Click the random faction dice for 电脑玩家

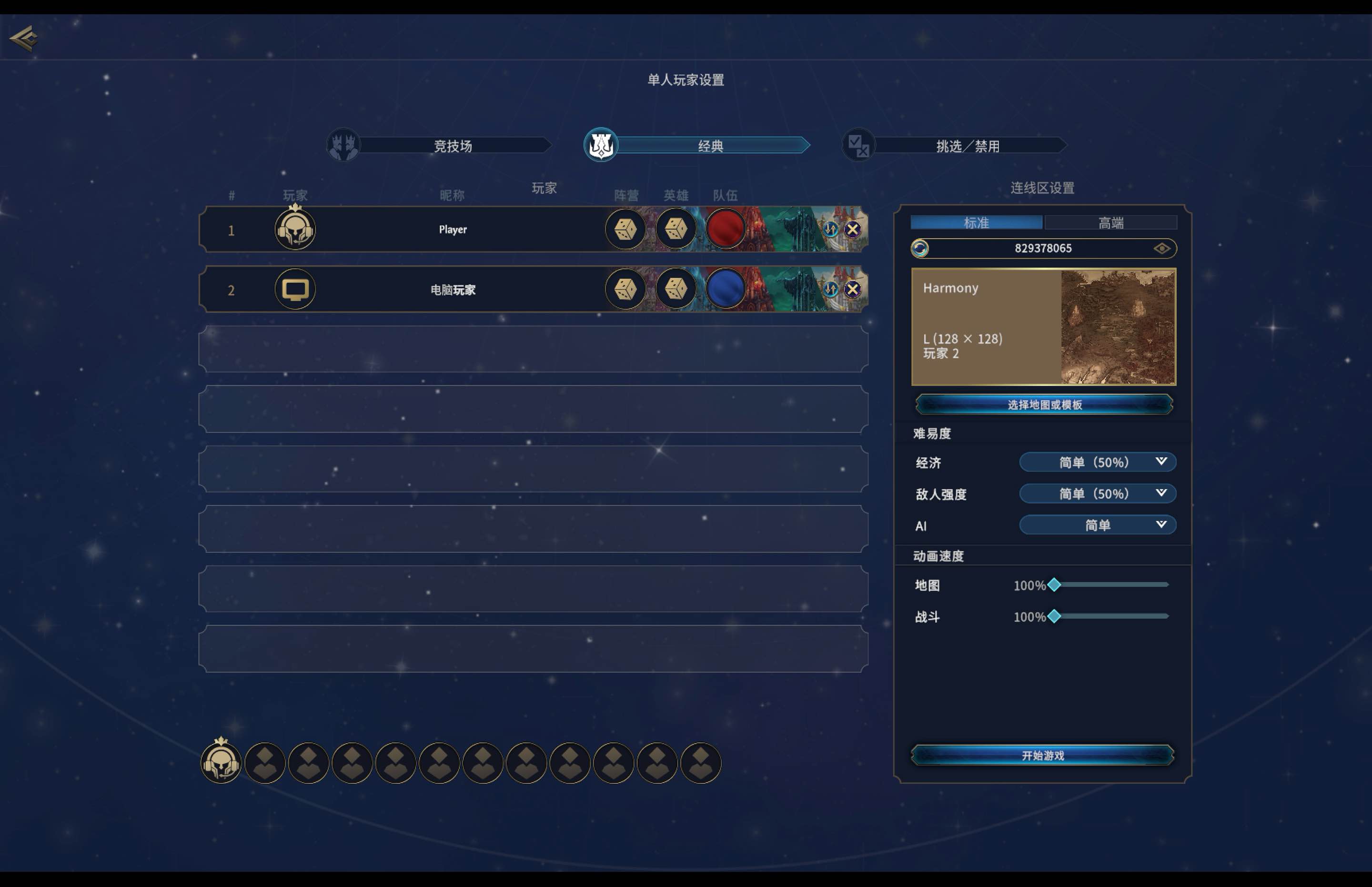pos(625,289)
